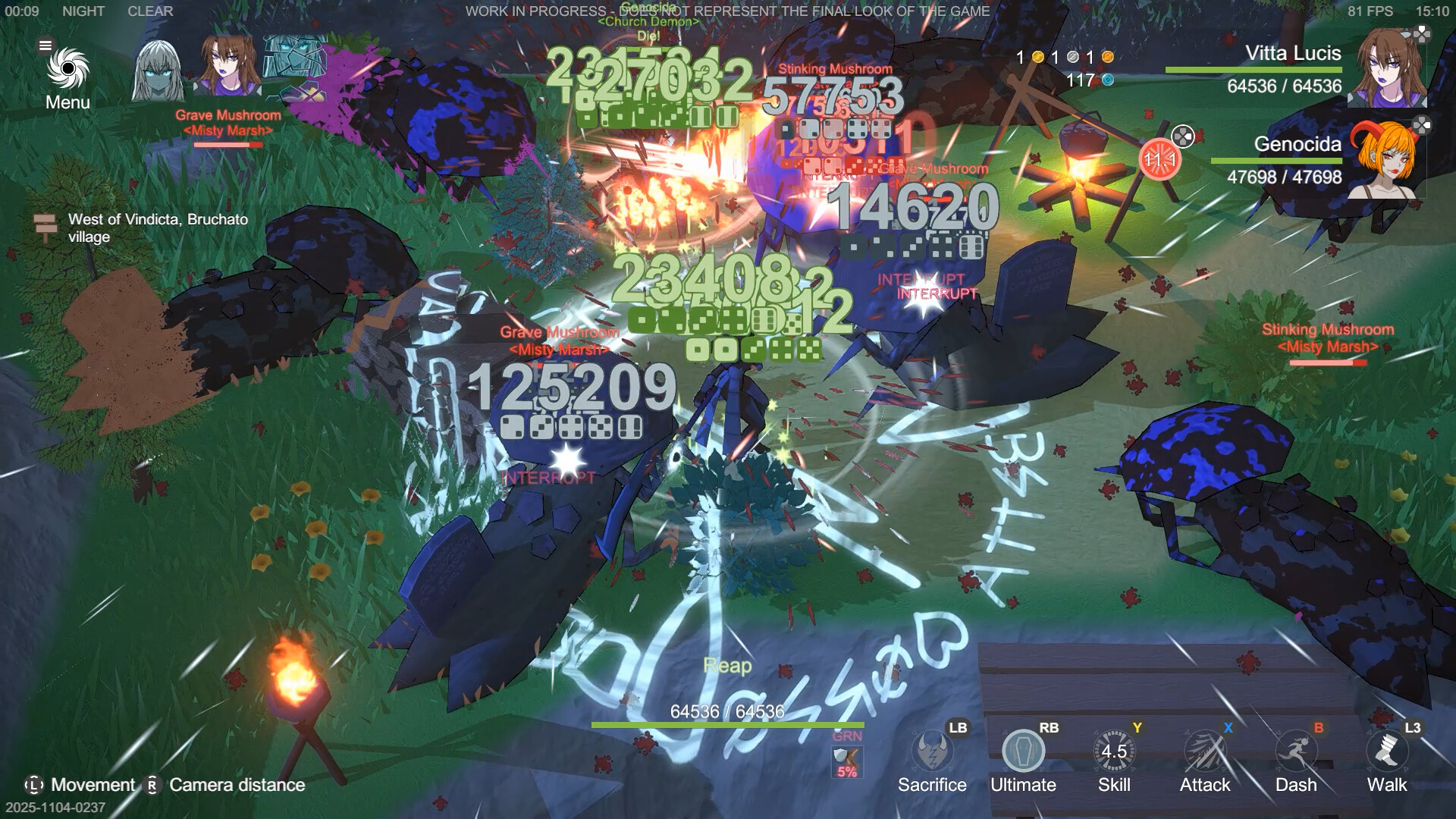Use the Skill ability on cooldown
The height and width of the screenshot is (819, 1456).
click(x=1114, y=752)
